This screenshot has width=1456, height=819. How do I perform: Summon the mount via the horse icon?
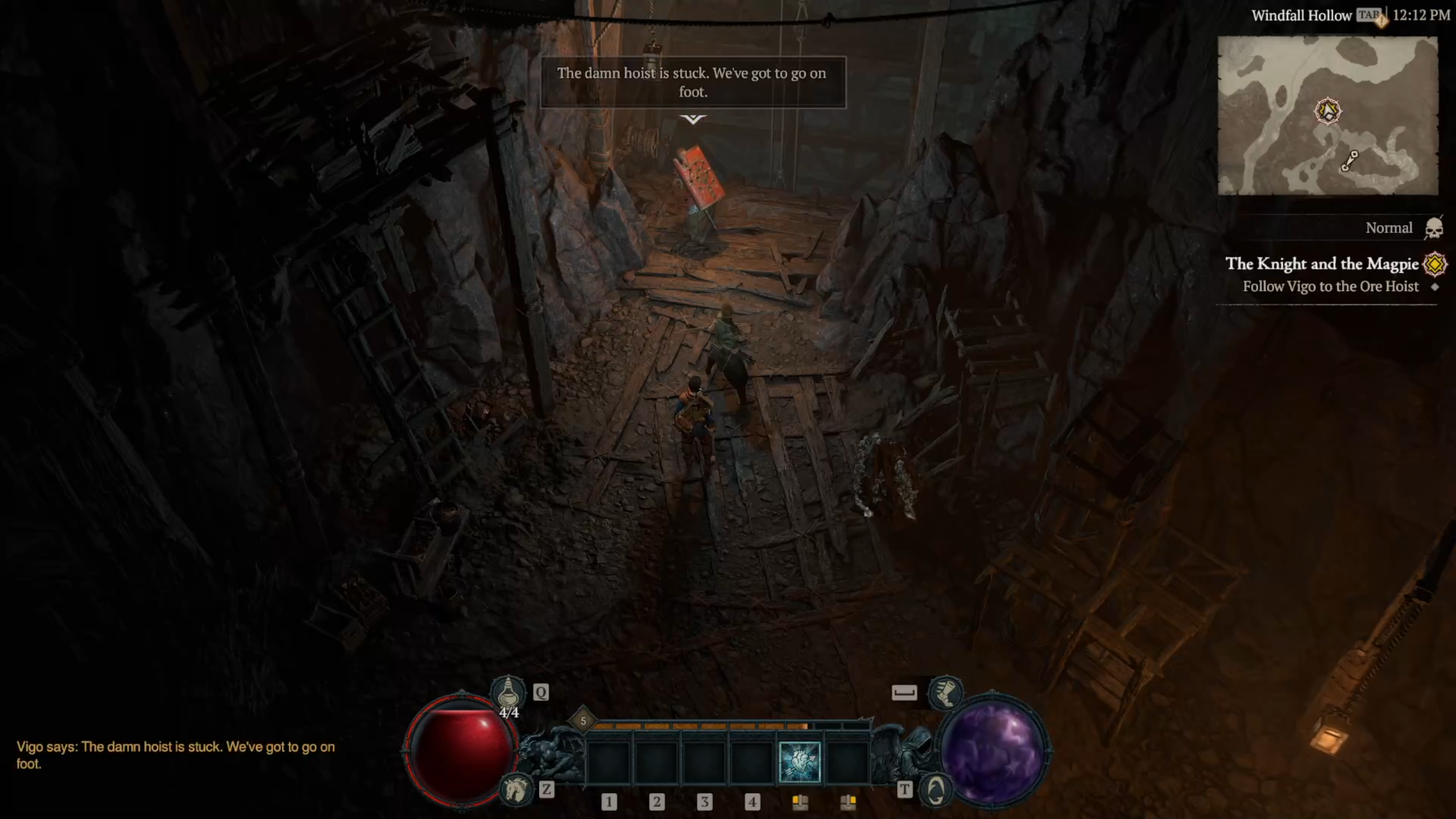pos(515,789)
